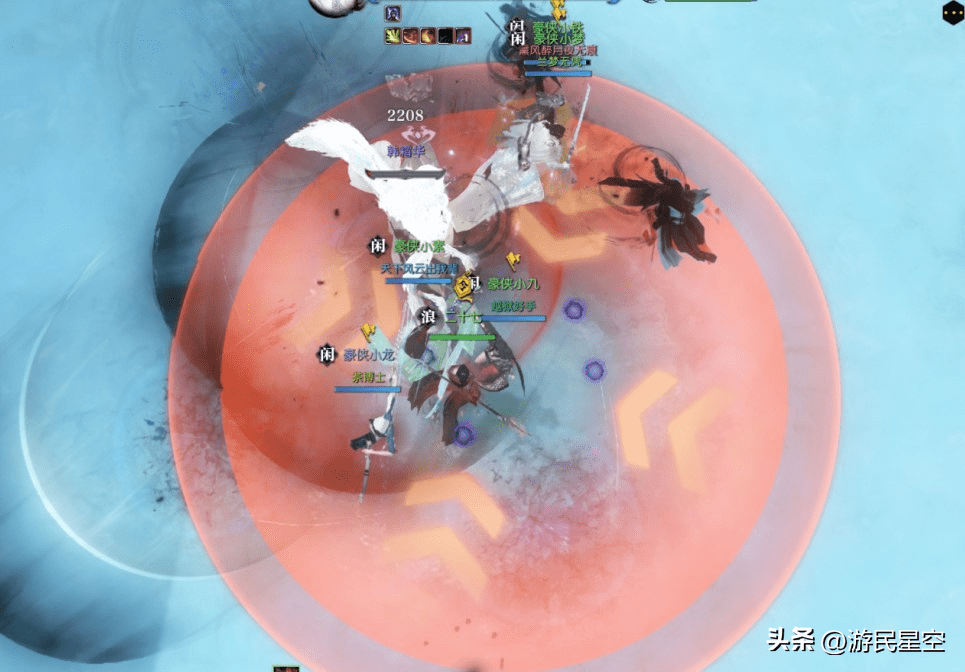
Task: Select the purple figure status icon
Action: tap(392, 14)
